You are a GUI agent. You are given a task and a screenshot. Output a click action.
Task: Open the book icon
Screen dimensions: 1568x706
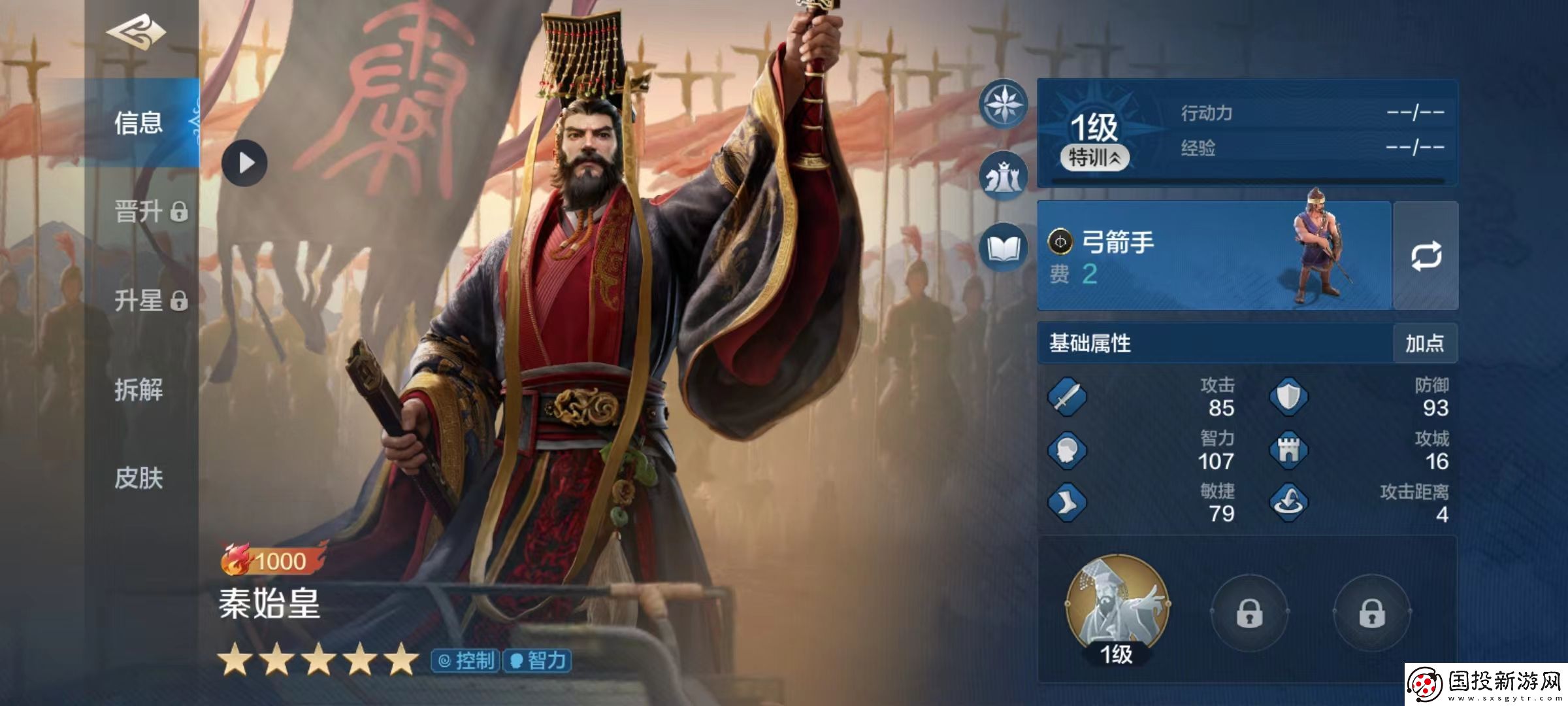1003,248
